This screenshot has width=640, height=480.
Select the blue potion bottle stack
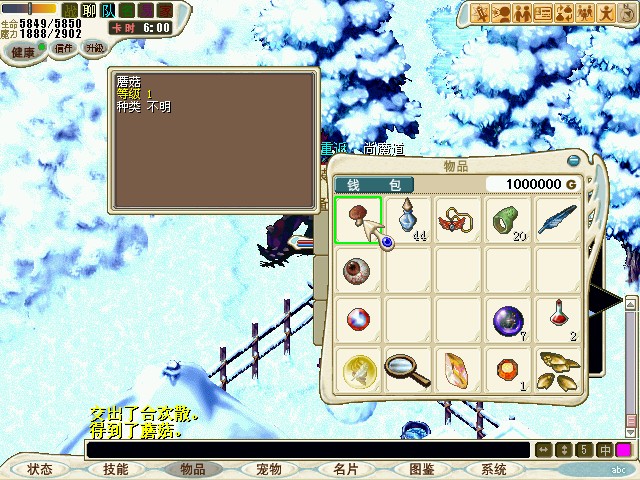tap(408, 219)
